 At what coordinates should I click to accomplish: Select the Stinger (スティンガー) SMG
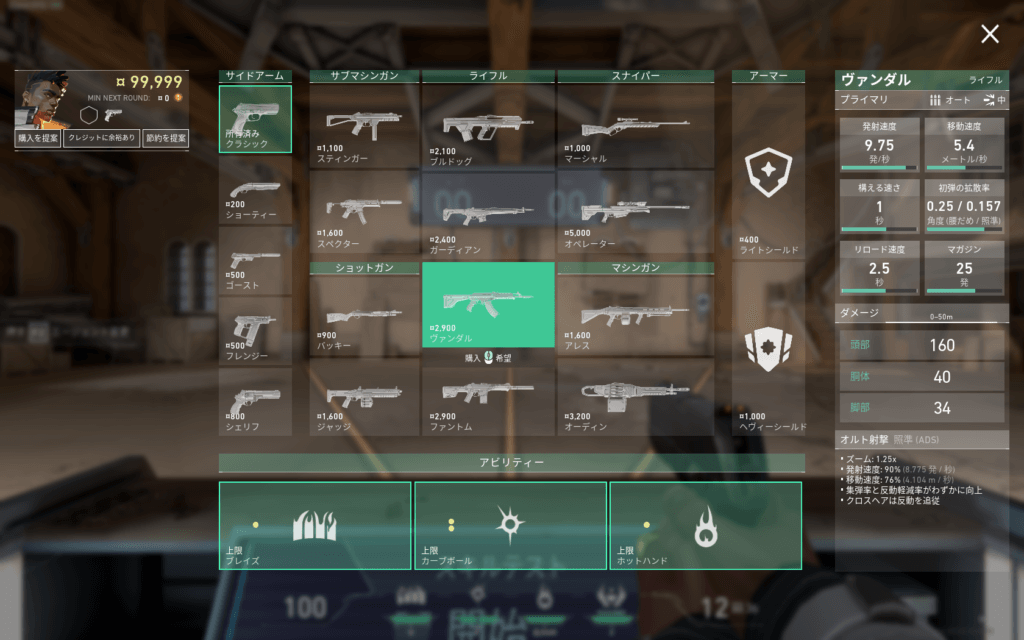coord(364,126)
